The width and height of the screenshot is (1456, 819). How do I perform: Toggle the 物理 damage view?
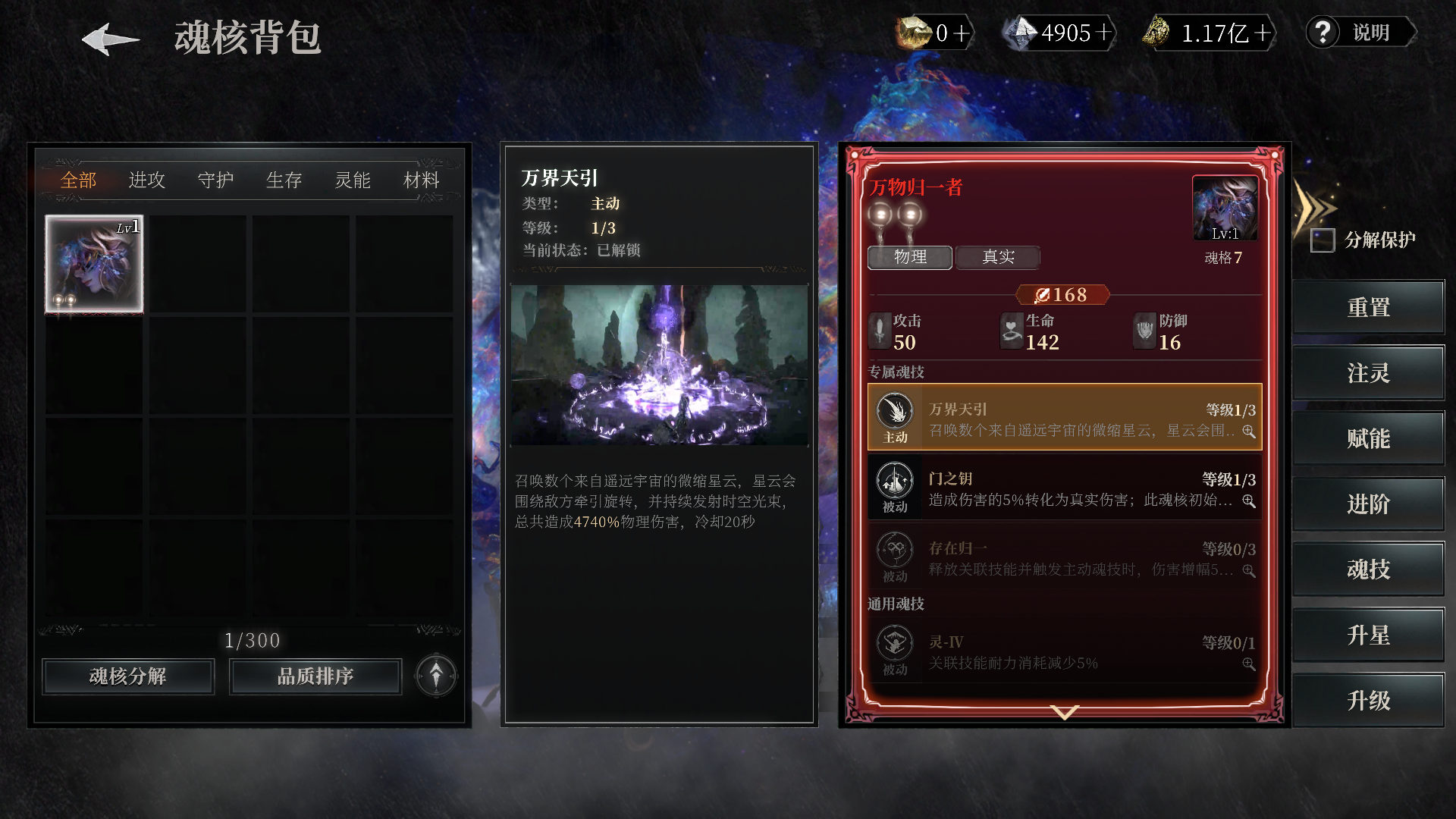(909, 258)
